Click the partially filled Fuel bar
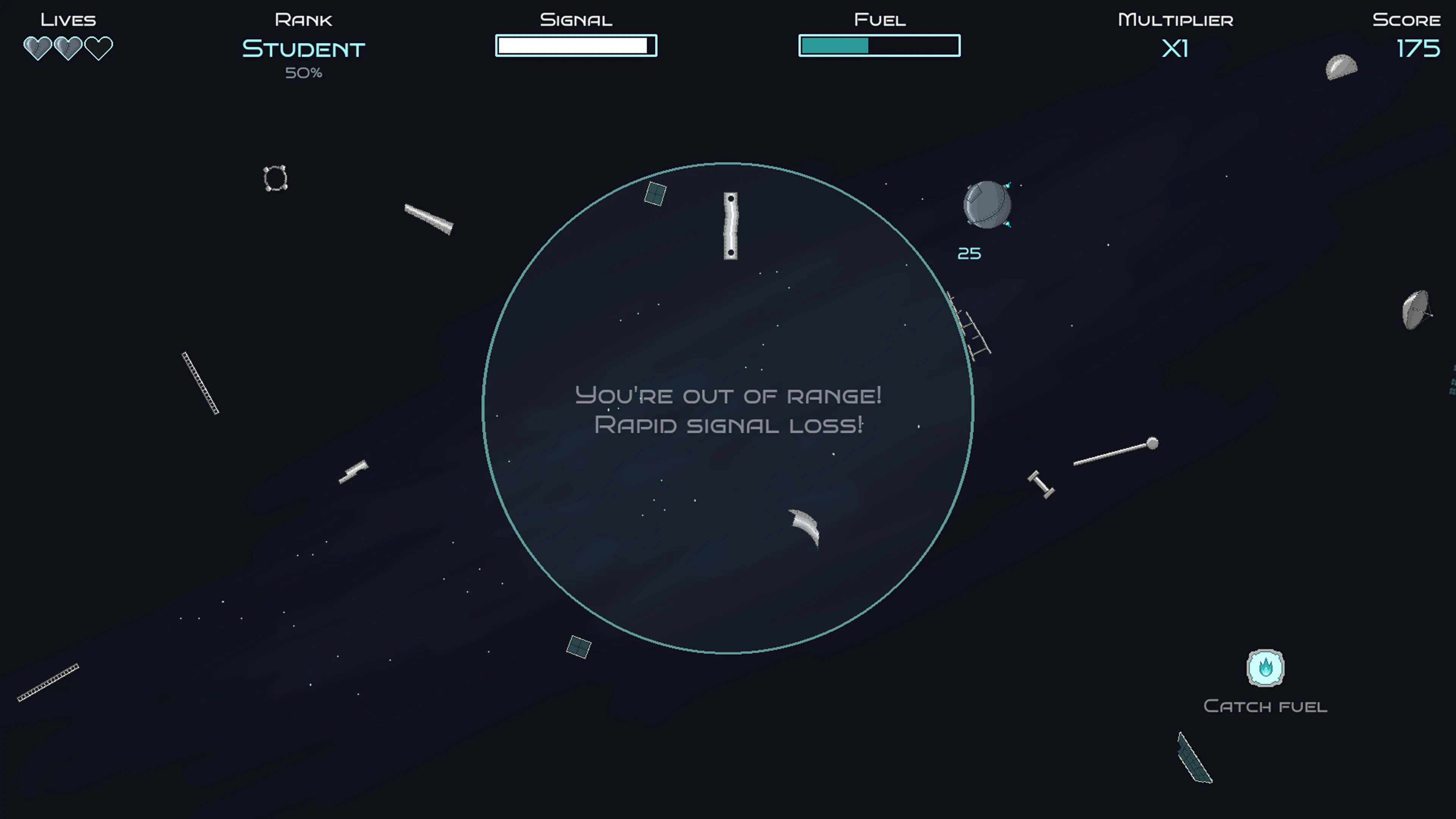 (x=879, y=45)
